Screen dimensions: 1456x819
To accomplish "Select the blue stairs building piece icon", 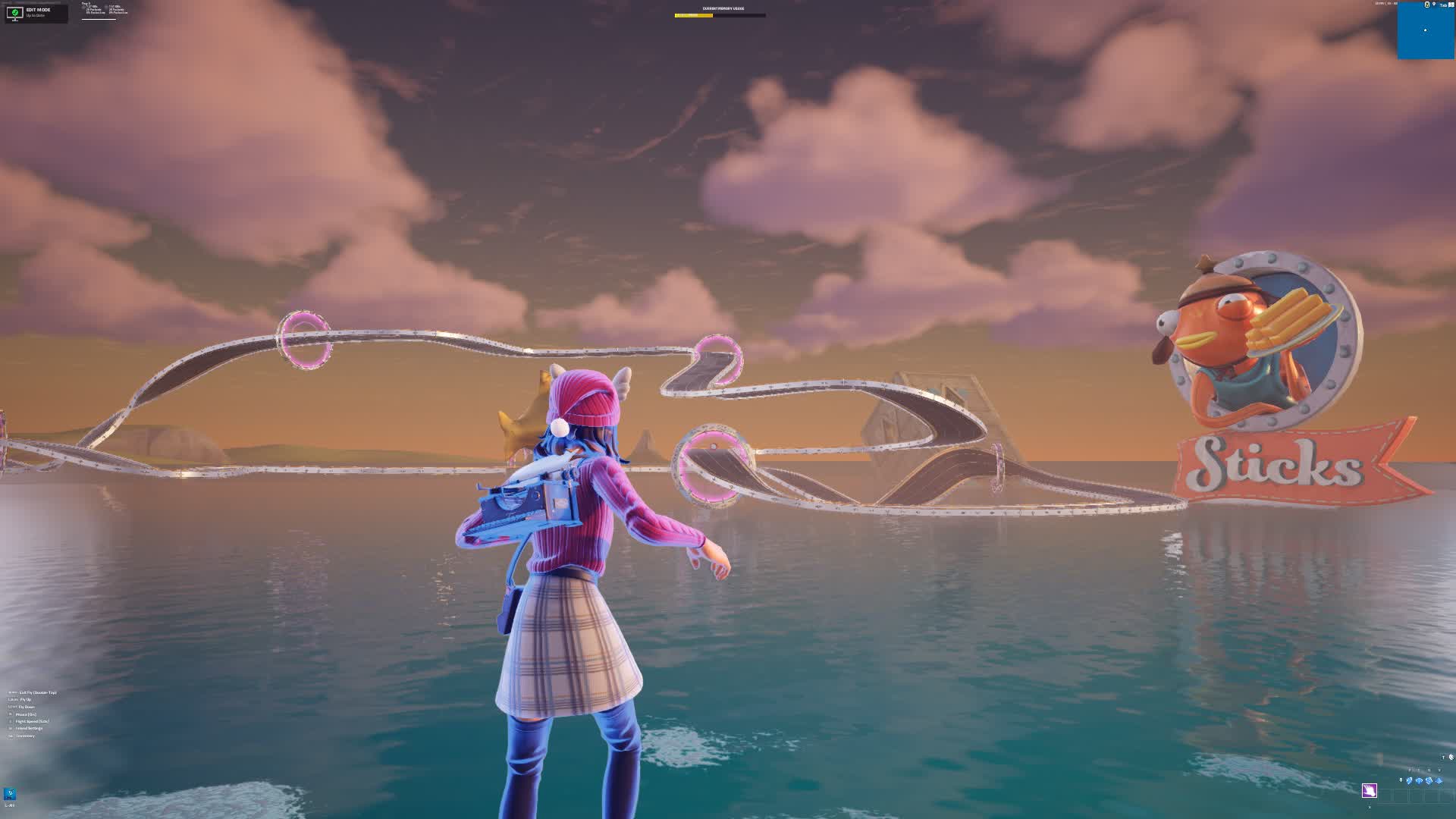I will point(1429,780).
